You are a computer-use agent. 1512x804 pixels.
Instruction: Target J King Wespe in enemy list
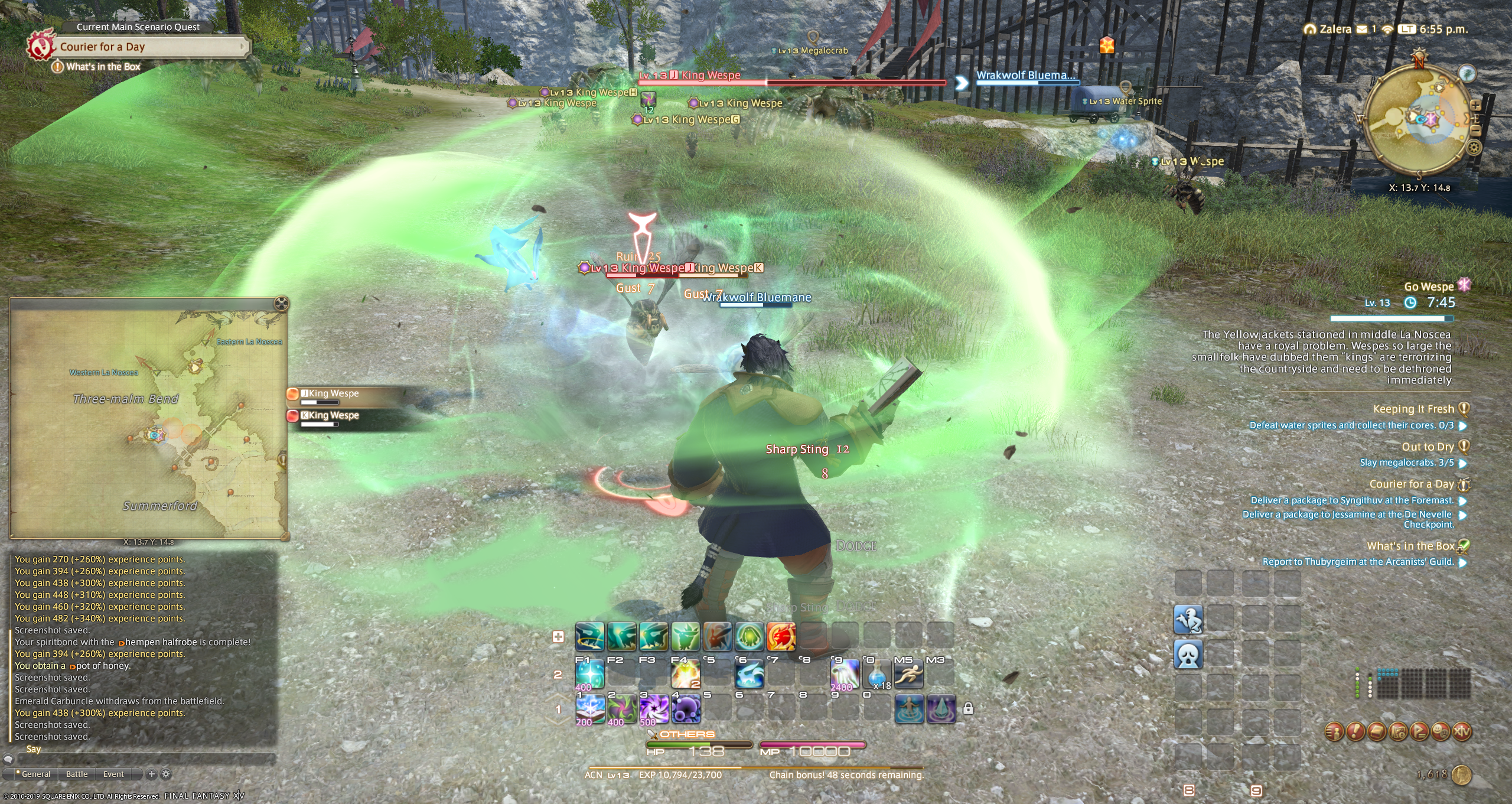click(334, 393)
